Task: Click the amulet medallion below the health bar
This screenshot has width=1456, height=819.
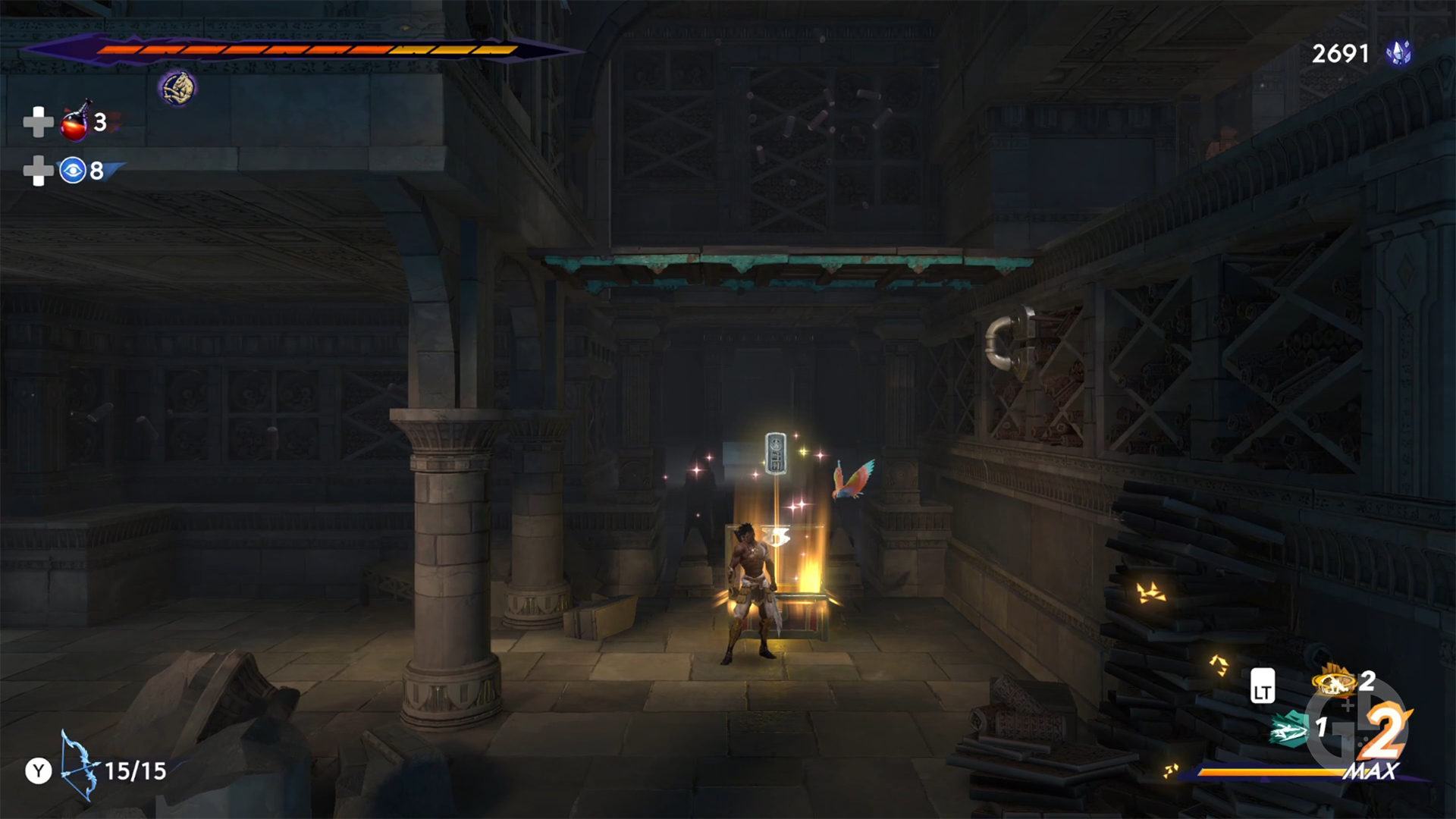Action: point(177,87)
